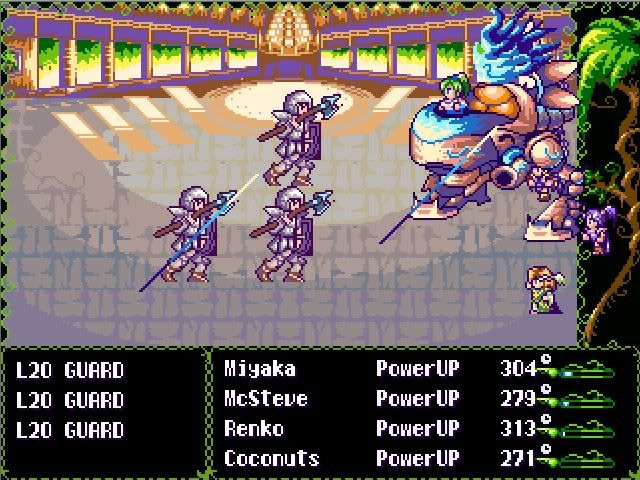Choose McSteve's party row
The image size is (640, 480).
[x=265, y=399]
